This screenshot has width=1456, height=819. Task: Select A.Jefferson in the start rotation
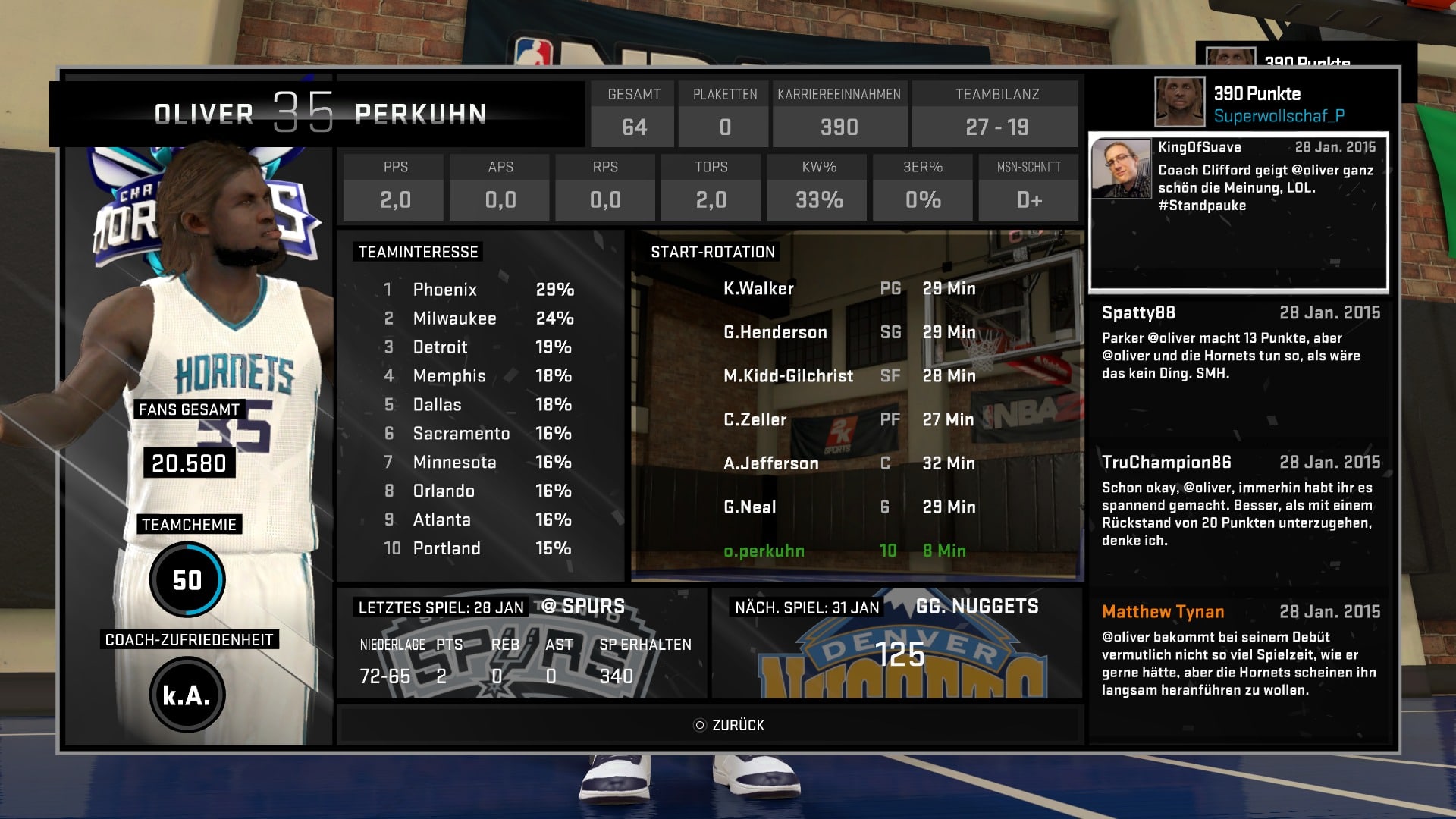coord(771,463)
